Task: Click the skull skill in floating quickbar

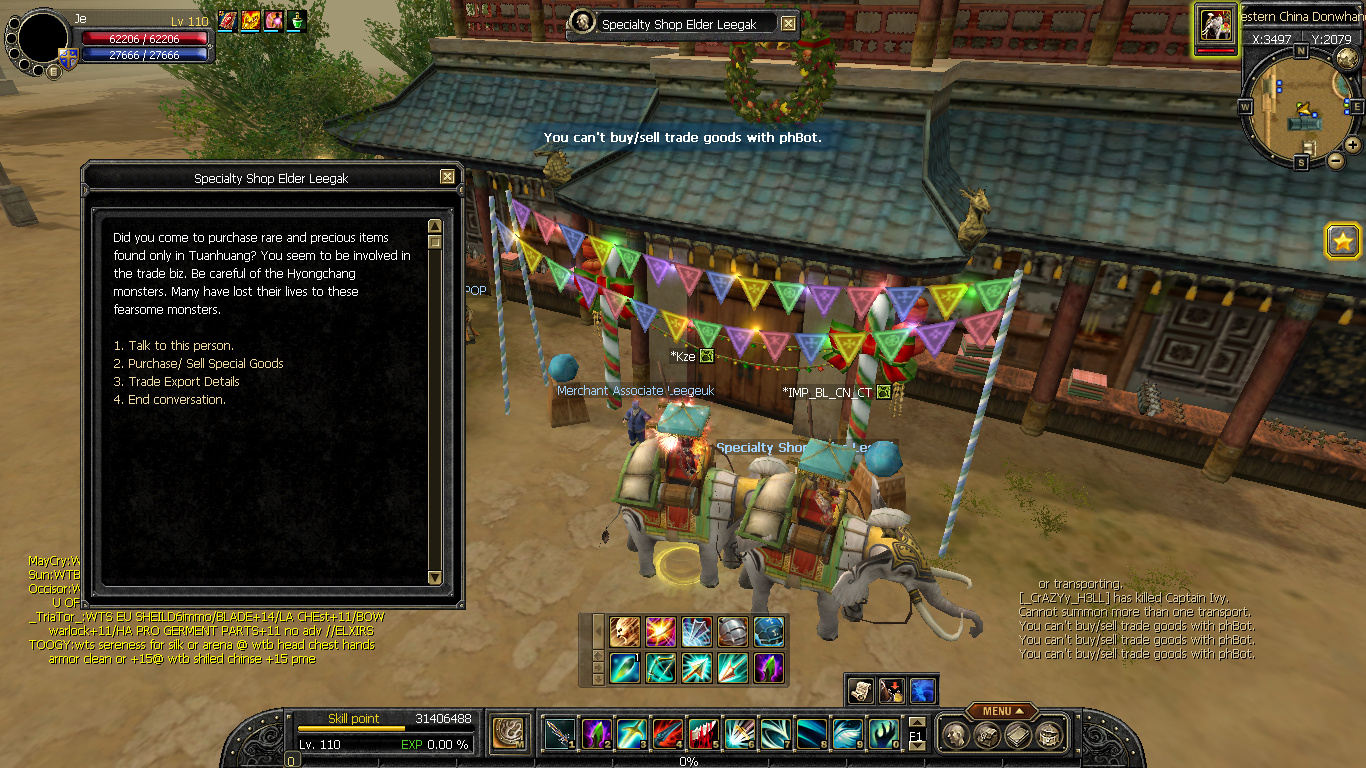Action: click(x=625, y=632)
